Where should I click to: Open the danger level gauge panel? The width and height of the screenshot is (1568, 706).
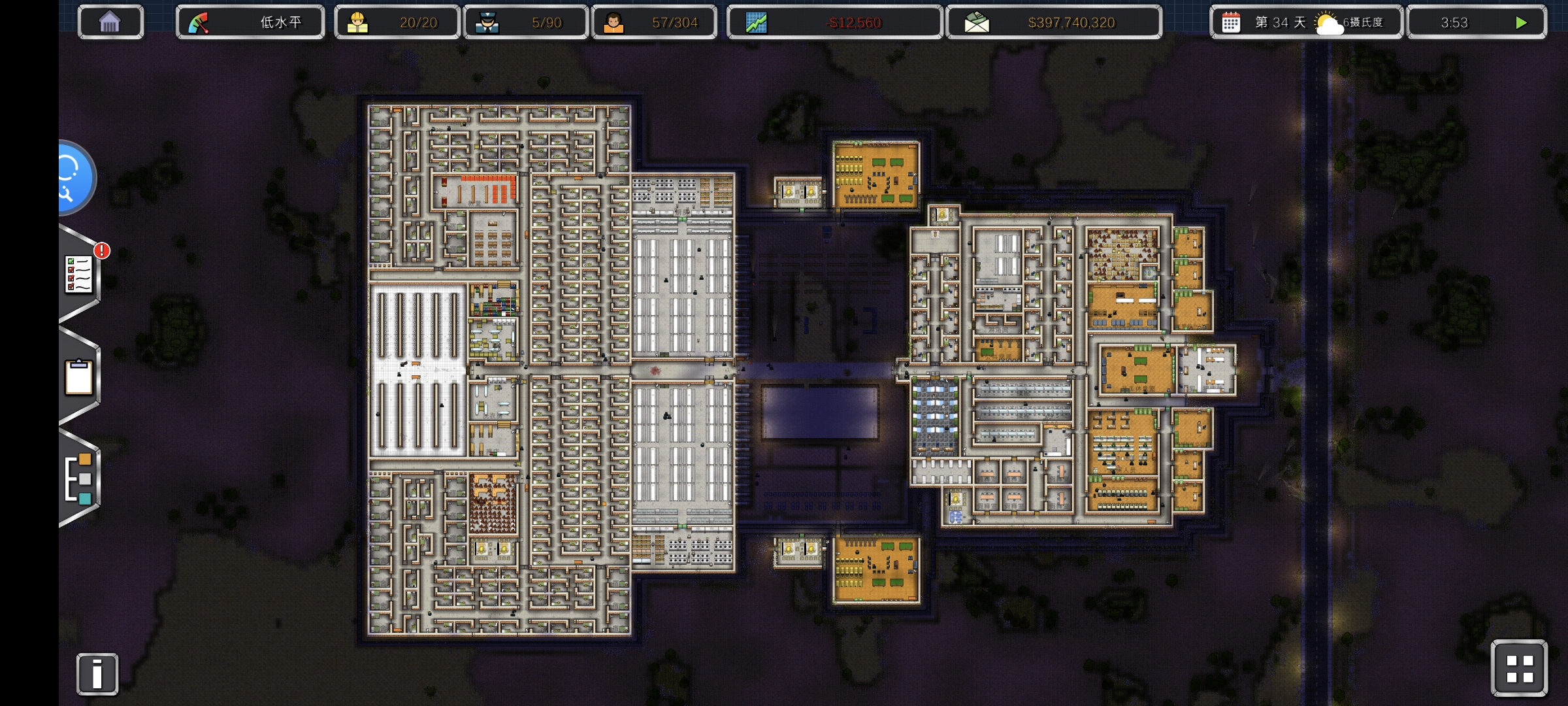pos(250,23)
